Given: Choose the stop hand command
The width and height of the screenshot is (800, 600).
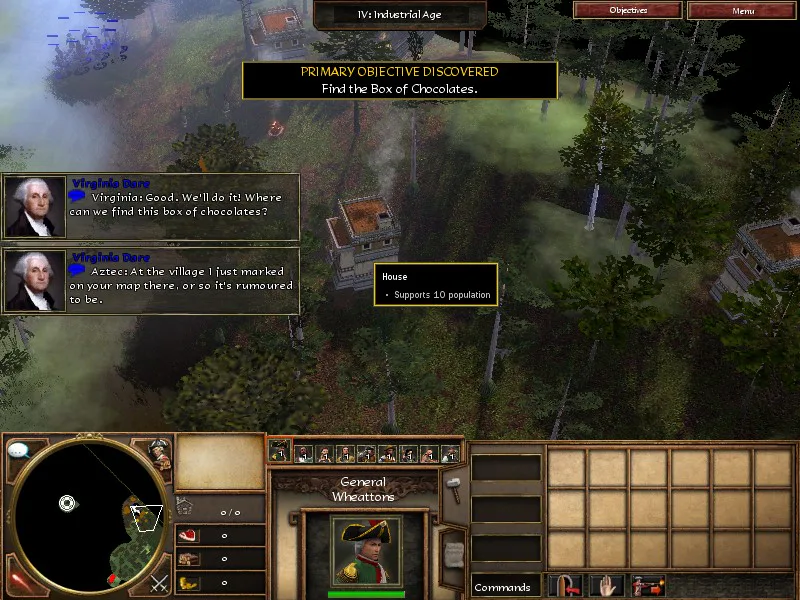Looking at the screenshot, I should (609, 586).
